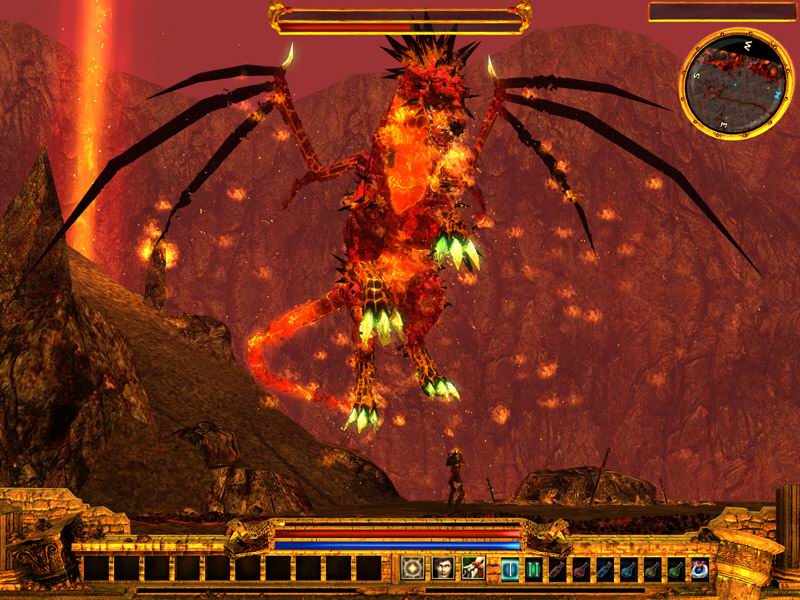Viewport: 800px width, 600px height.
Task: Activate the green twin-bar skill icon
Action: pyautogui.click(x=534, y=569)
